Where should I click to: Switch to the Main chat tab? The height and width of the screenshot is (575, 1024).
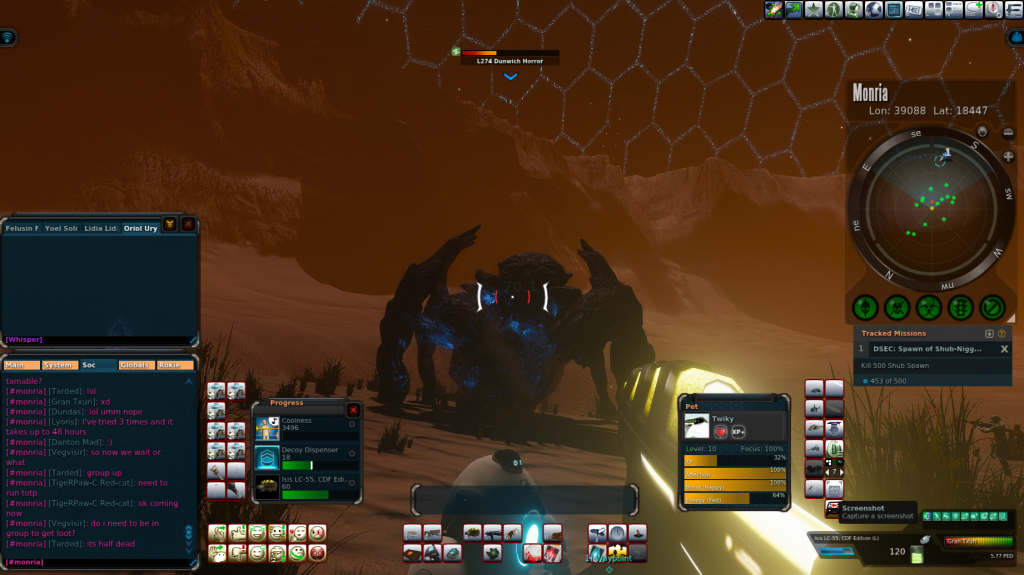point(22,365)
